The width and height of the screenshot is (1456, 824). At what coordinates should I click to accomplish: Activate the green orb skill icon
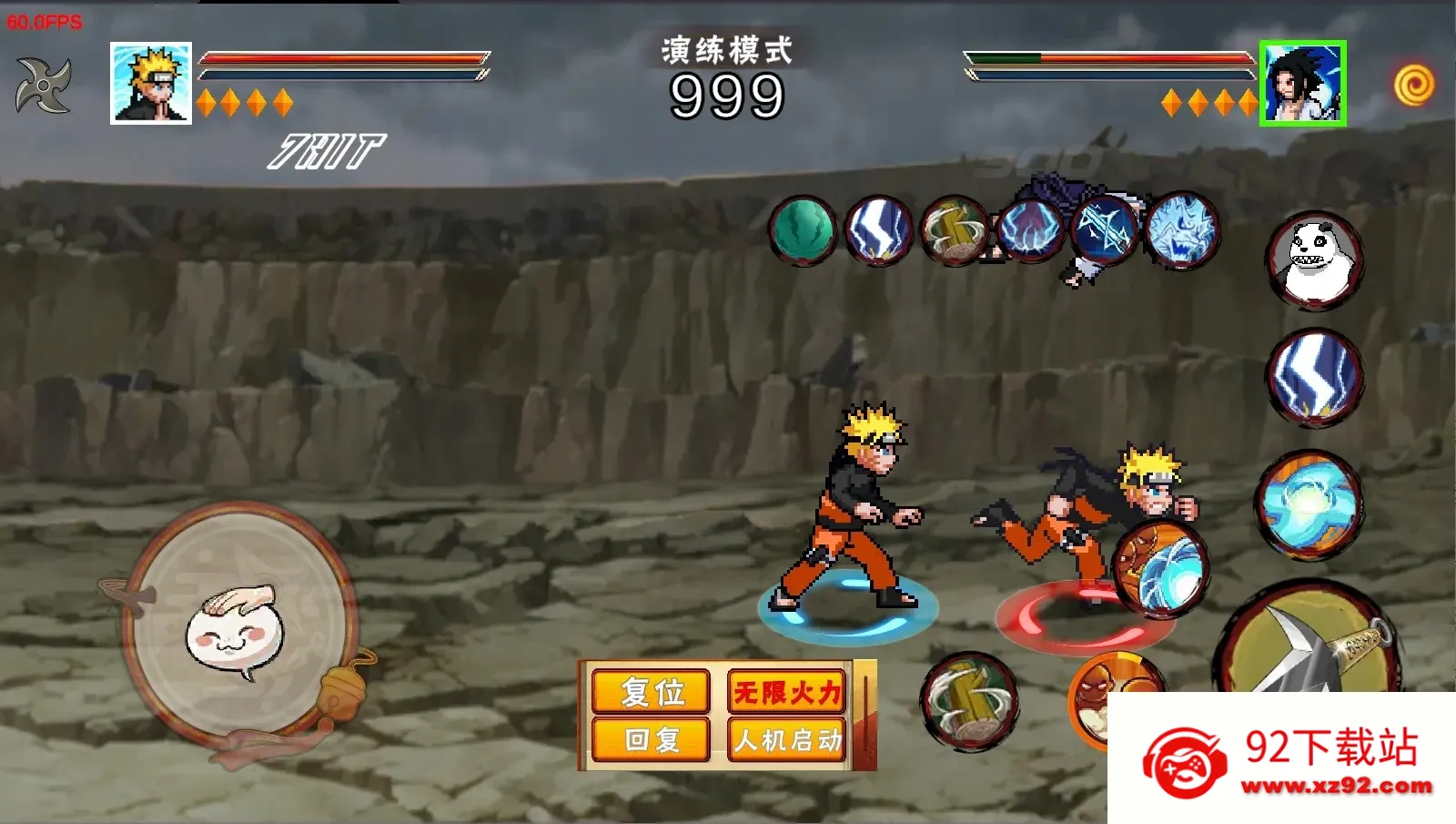pyautogui.click(x=803, y=231)
